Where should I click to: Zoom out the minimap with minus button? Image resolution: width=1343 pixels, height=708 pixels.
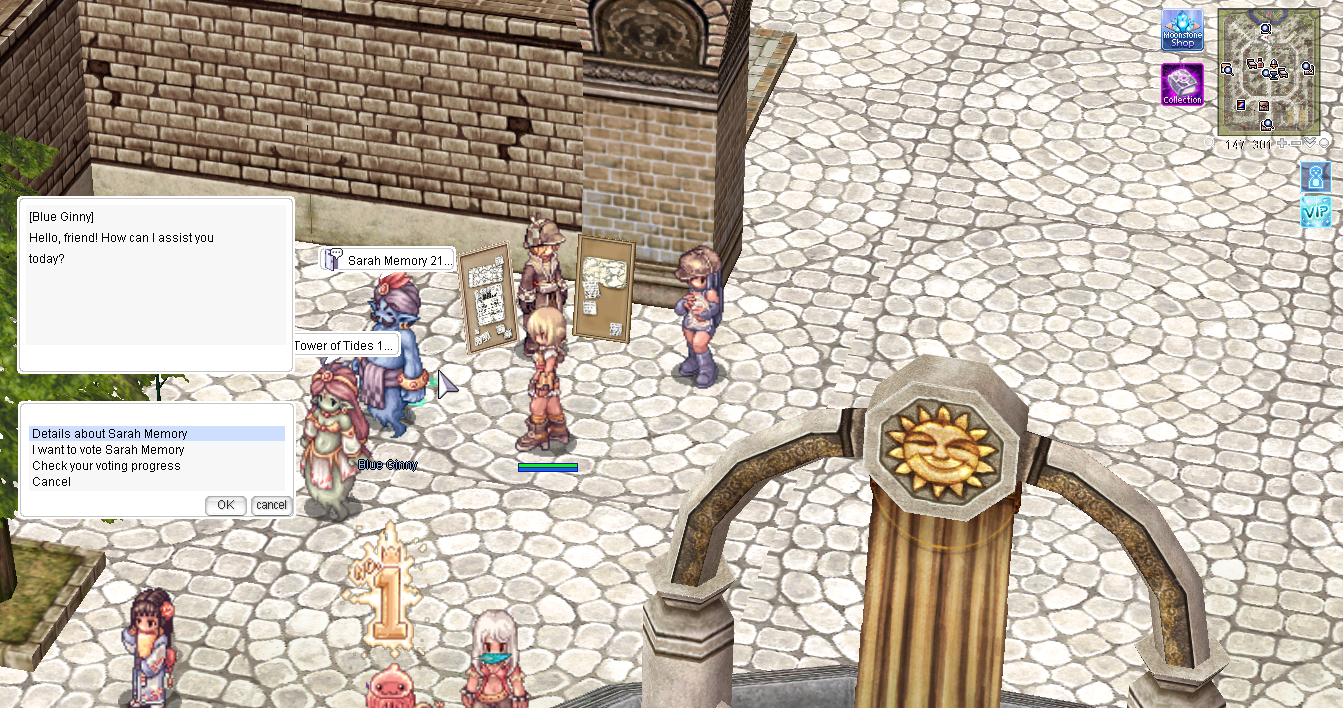tap(1296, 144)
